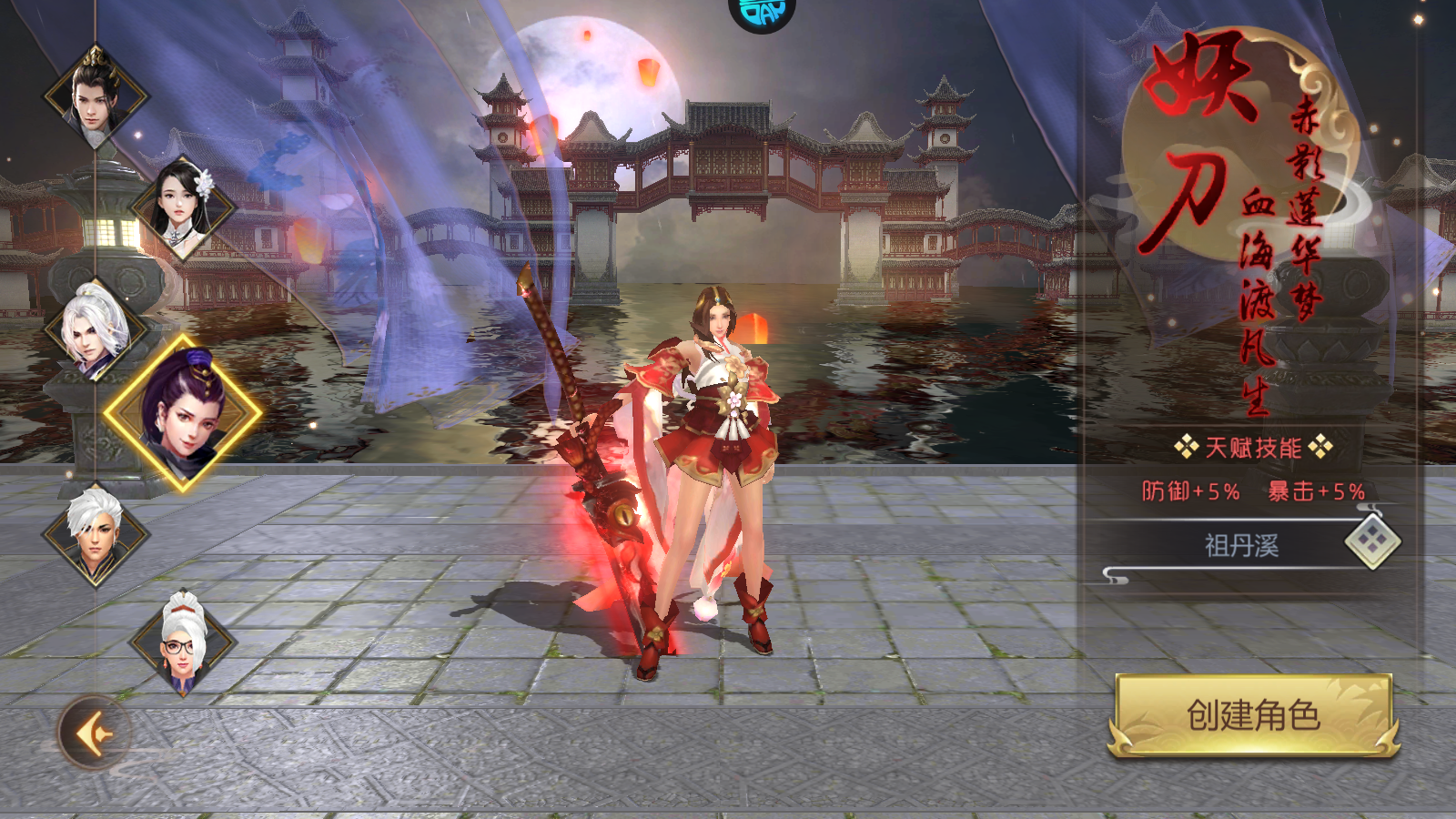Screen dimensions: 1456x819
Task: Edit the character name field 祖丹溪
Action: (x=1241, y=546)
